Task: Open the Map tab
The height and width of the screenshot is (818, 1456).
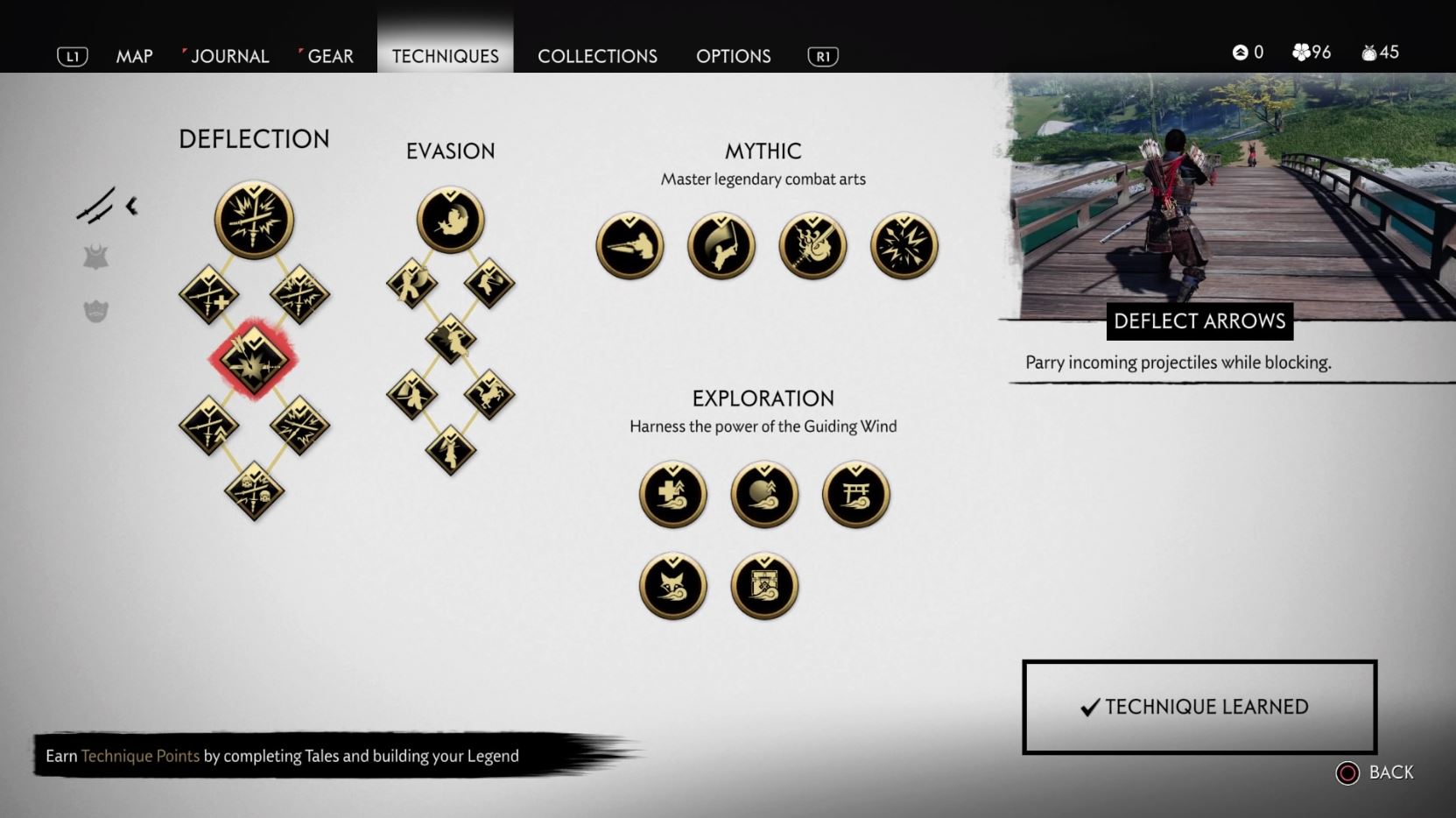Action: [134, 56]
